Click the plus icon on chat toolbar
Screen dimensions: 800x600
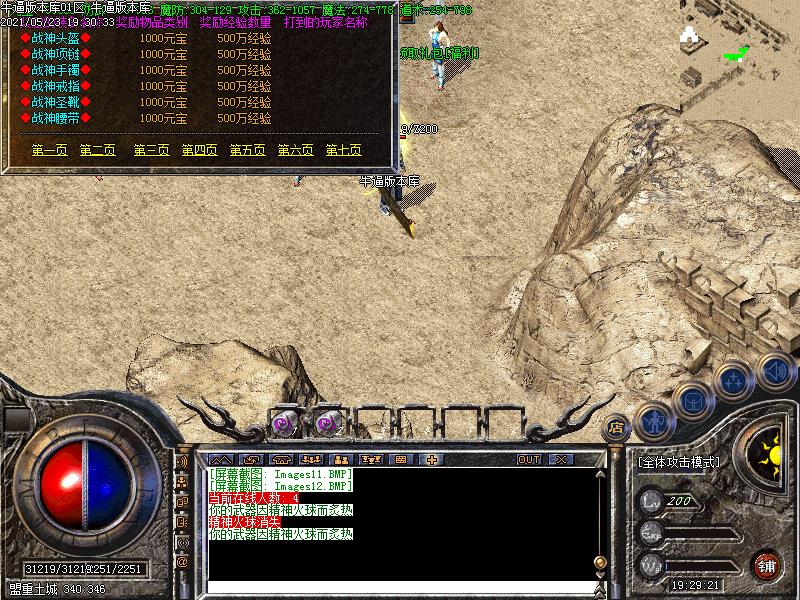click(432, 459)
